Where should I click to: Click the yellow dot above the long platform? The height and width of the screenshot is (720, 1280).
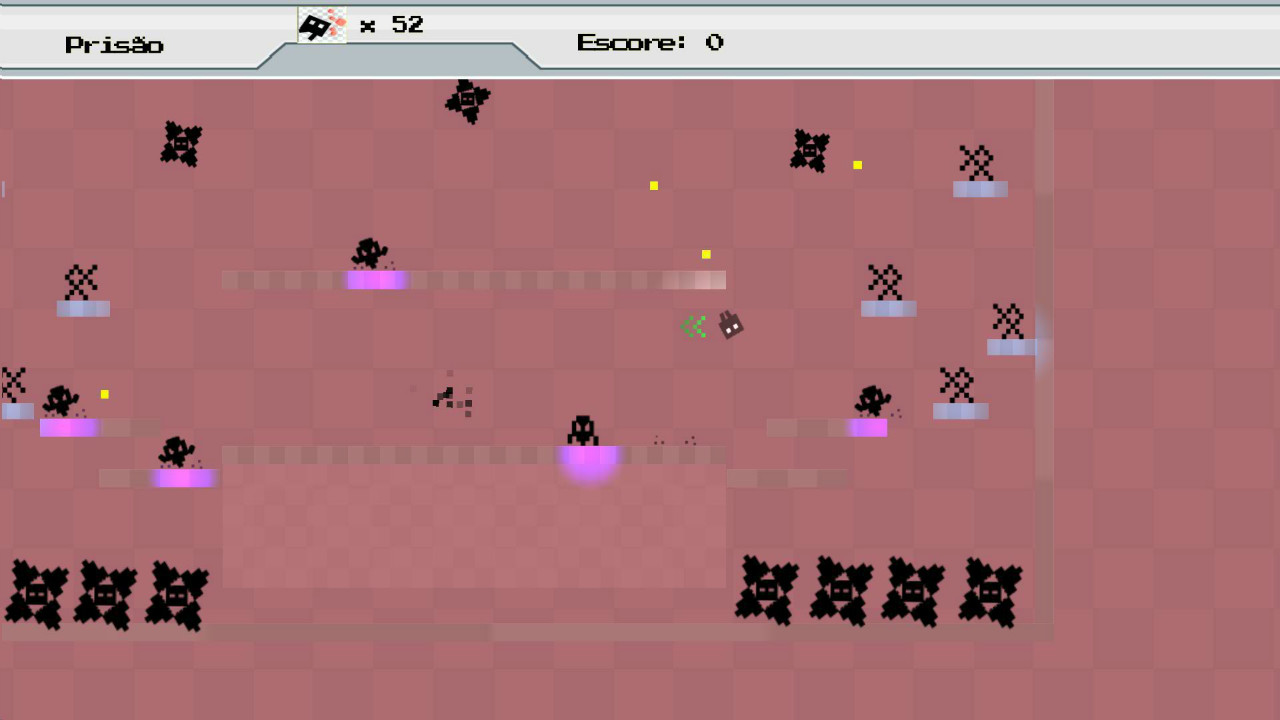(706, 255)
